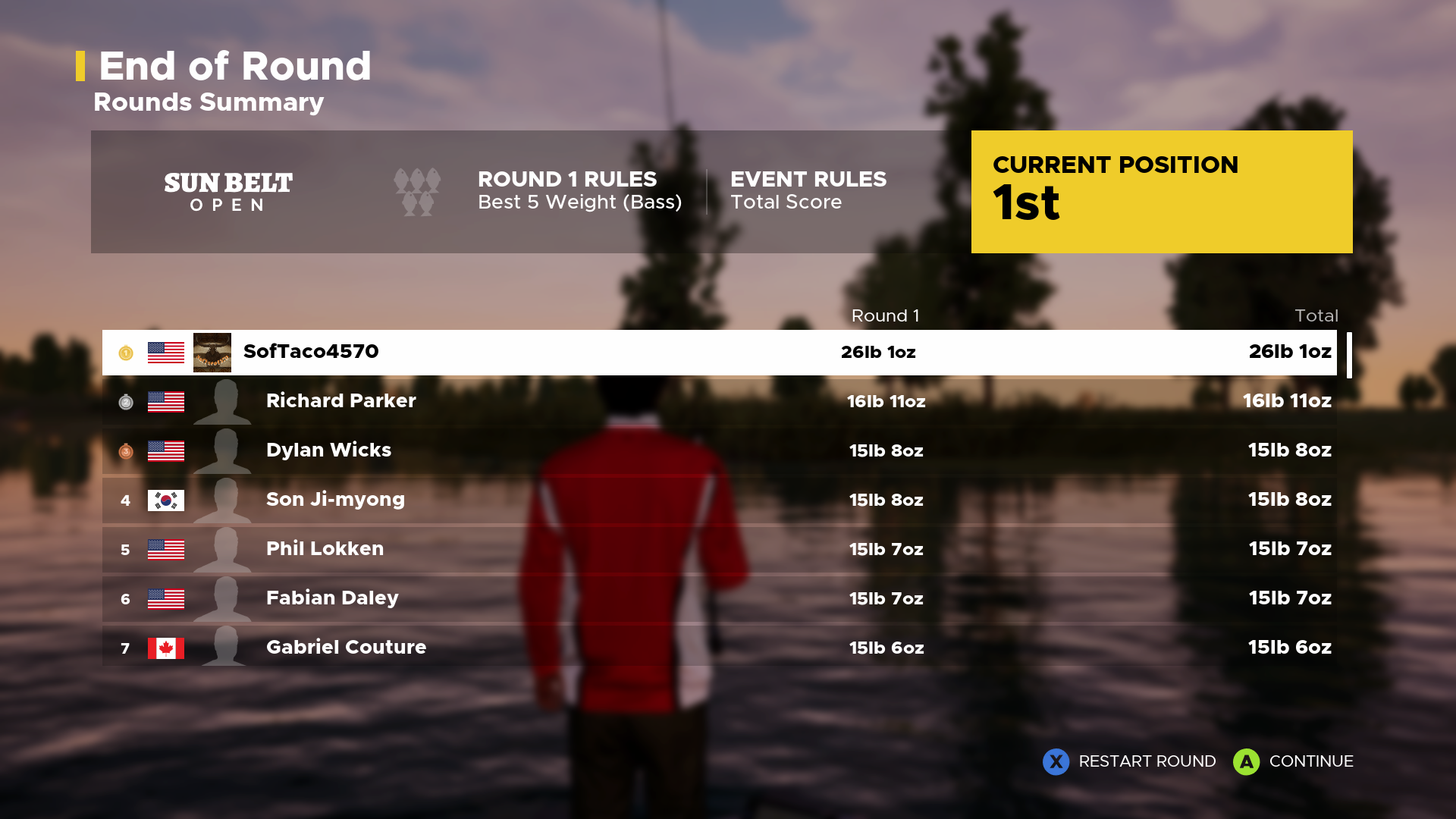Highlight Son Ji-myong's leaderboard entry
Screen dimensions: 1456x819
719,500
